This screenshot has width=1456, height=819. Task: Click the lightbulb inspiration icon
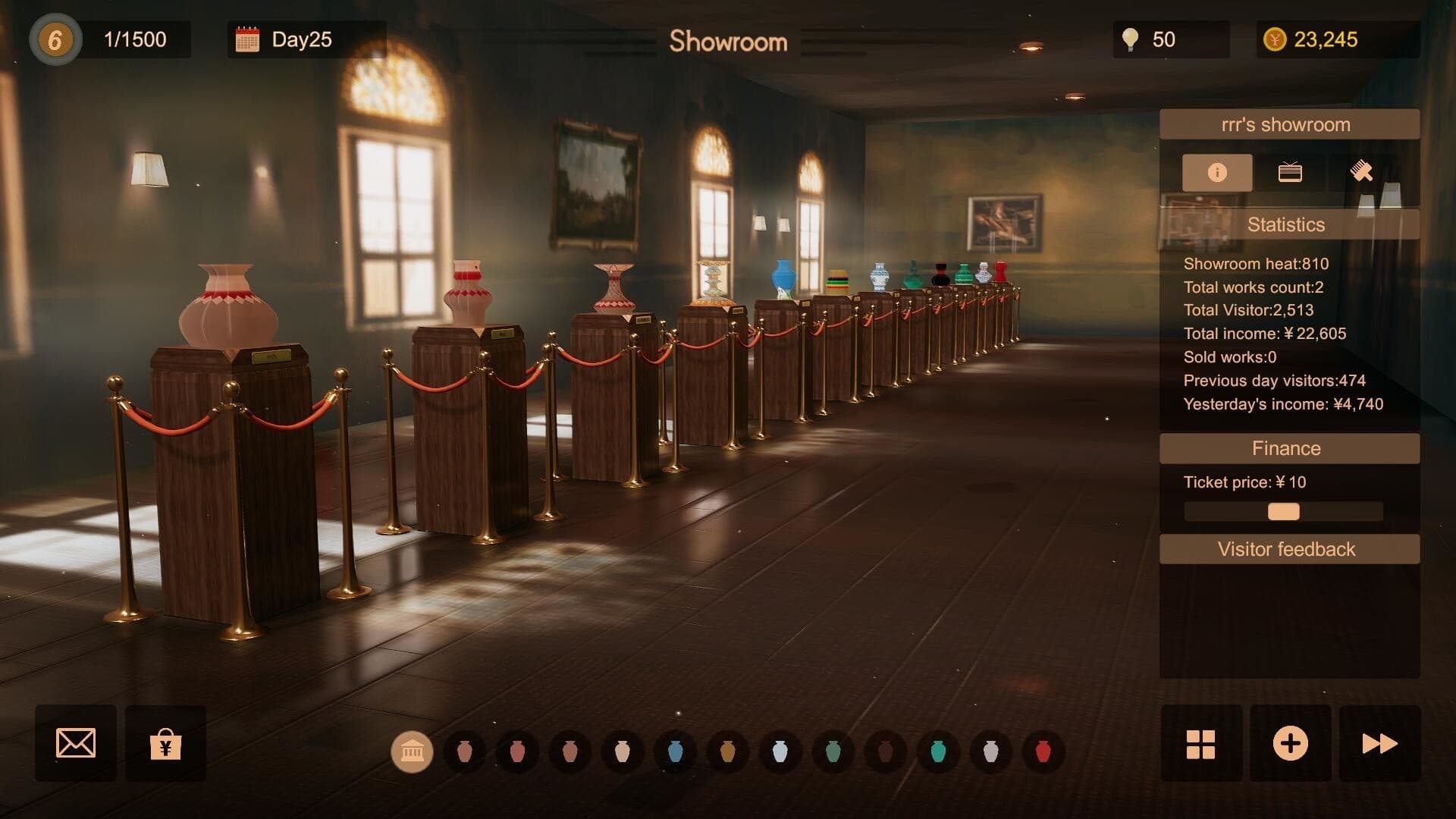(x=1130, y=39)
